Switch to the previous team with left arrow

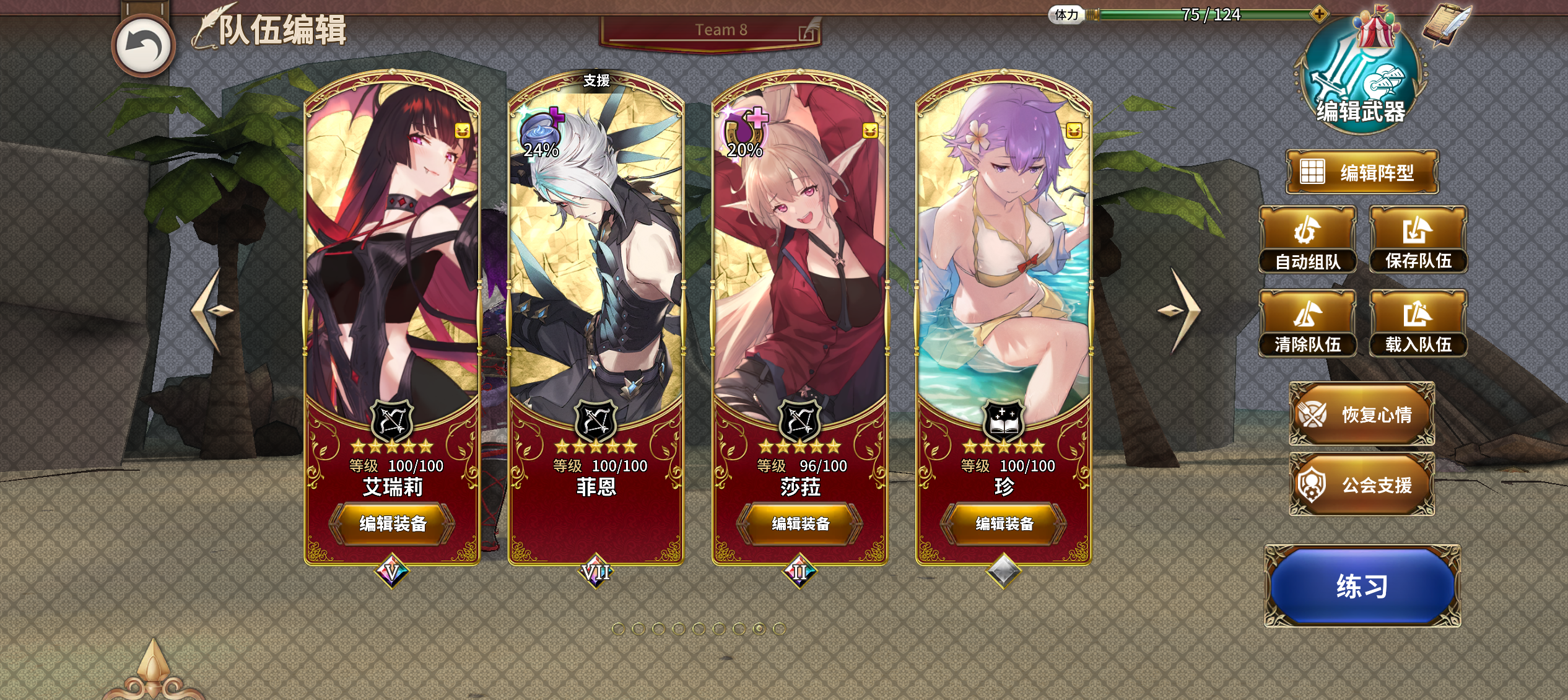(211, 310)
